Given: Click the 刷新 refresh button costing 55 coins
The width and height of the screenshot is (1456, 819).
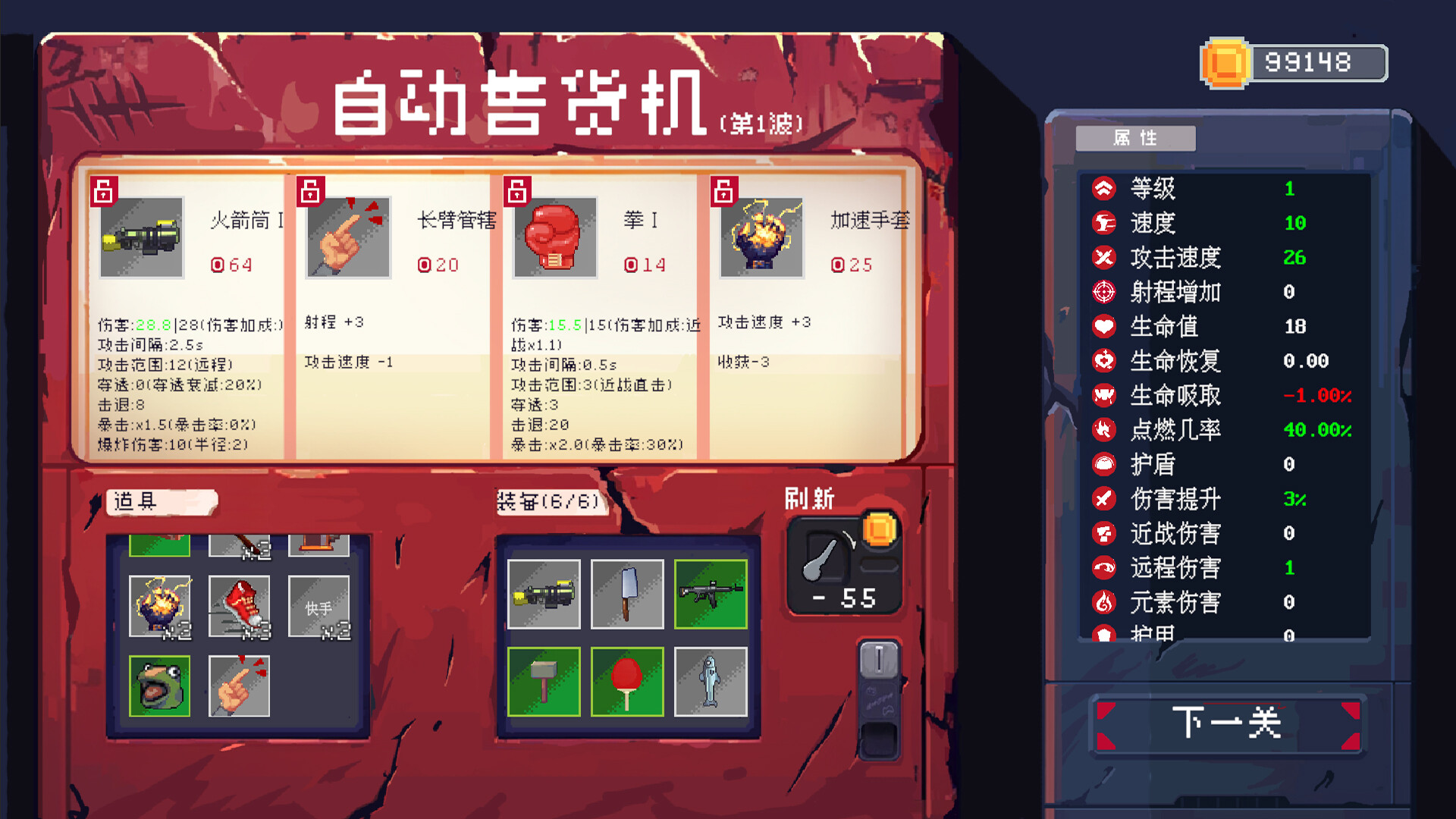Looking at the screenshot, I should pos(843,565).
